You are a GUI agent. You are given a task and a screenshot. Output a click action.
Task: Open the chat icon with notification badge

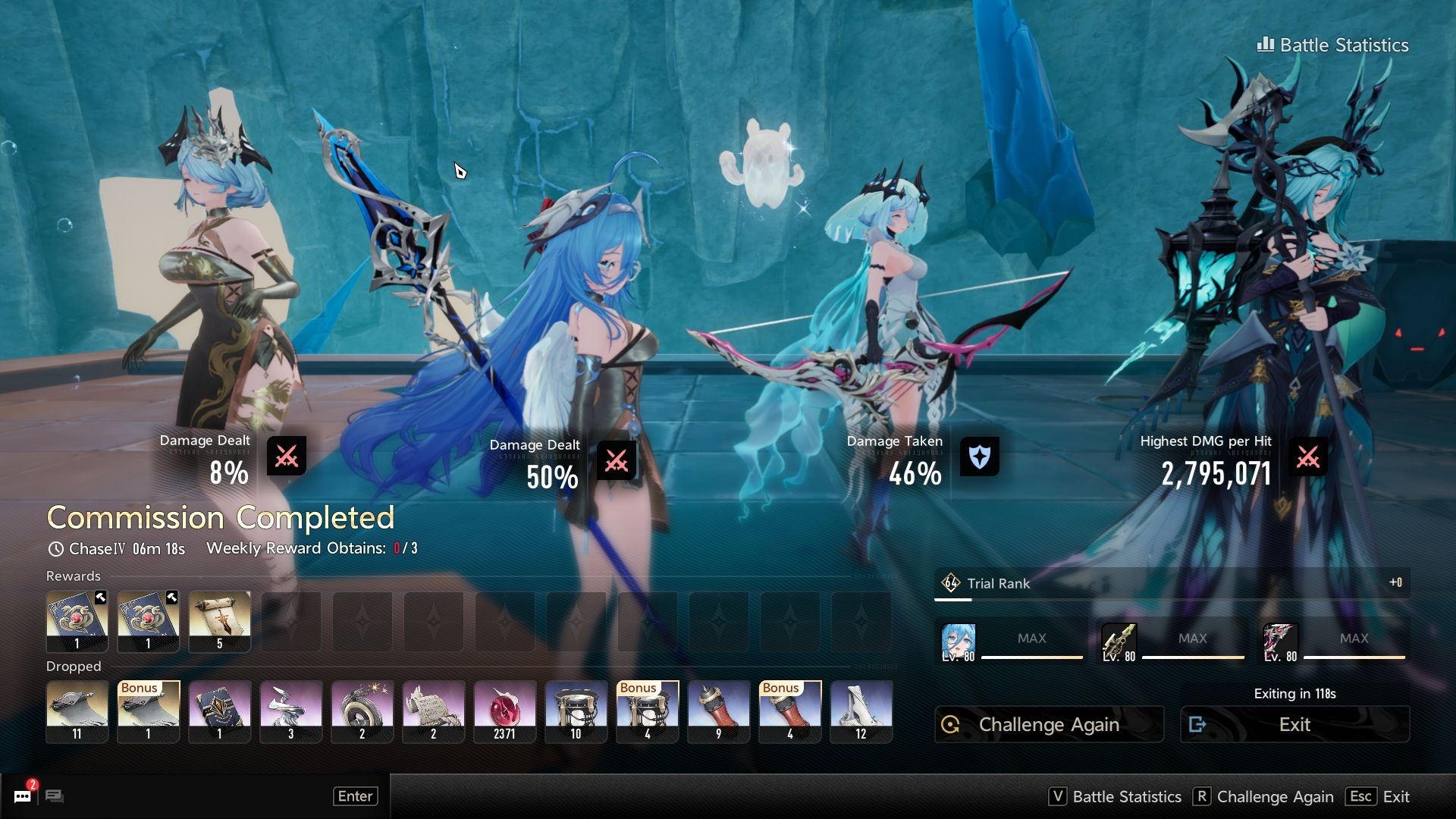click(x=23, y=795)
